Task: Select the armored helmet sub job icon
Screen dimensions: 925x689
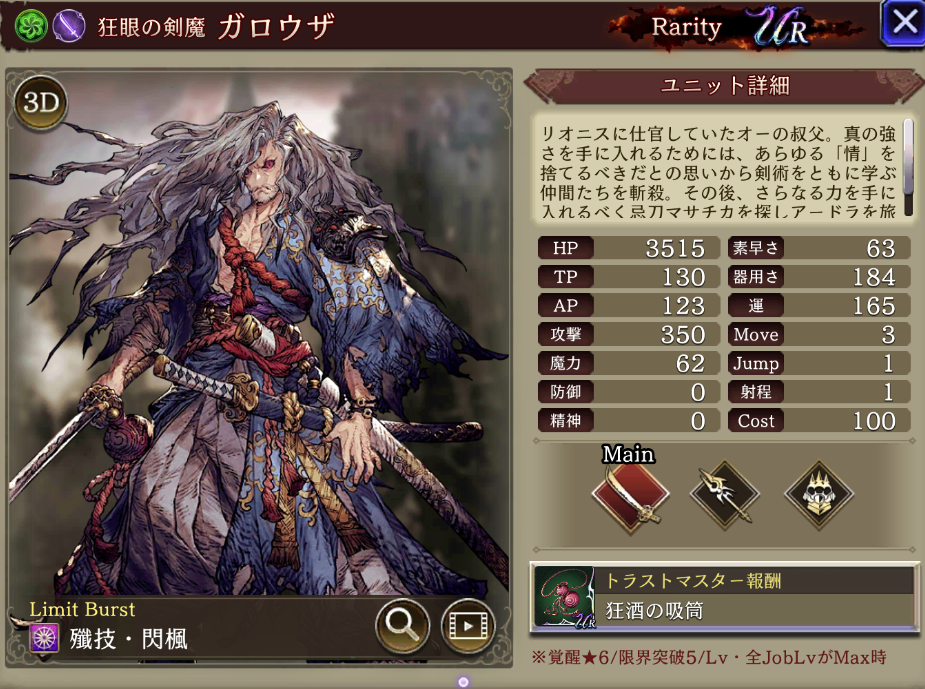Action: click(x=817, y=494)
